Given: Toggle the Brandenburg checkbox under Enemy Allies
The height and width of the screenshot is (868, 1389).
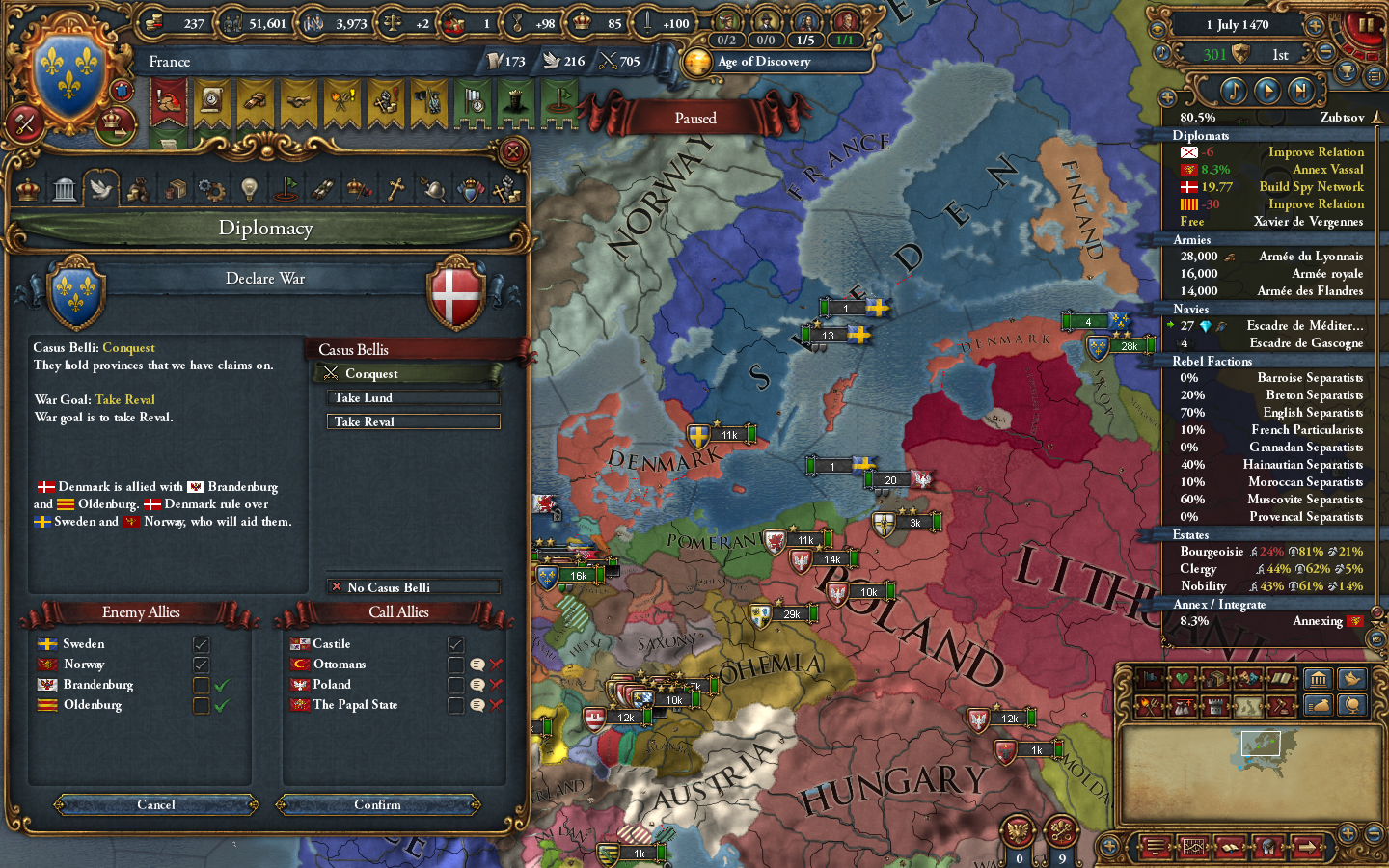Looking at the screenshot, I should click(x=201, y=685).
